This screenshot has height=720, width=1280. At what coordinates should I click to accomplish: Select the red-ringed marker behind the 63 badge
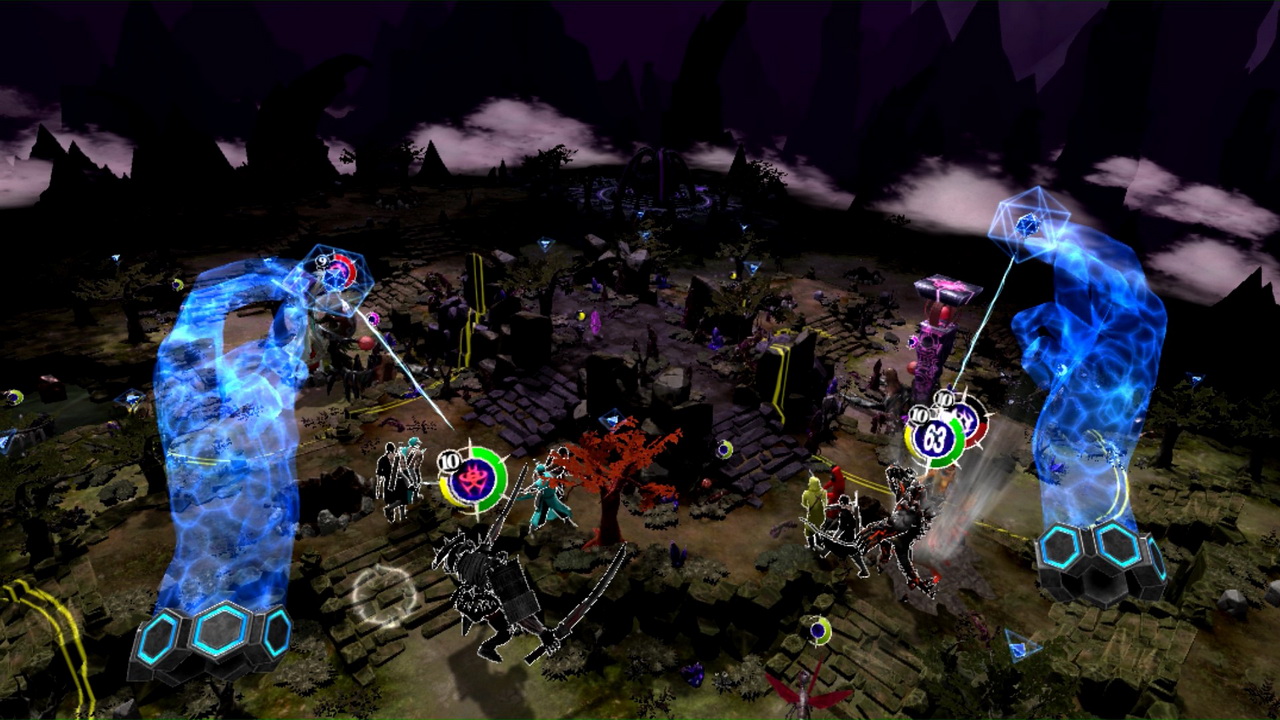969,416
